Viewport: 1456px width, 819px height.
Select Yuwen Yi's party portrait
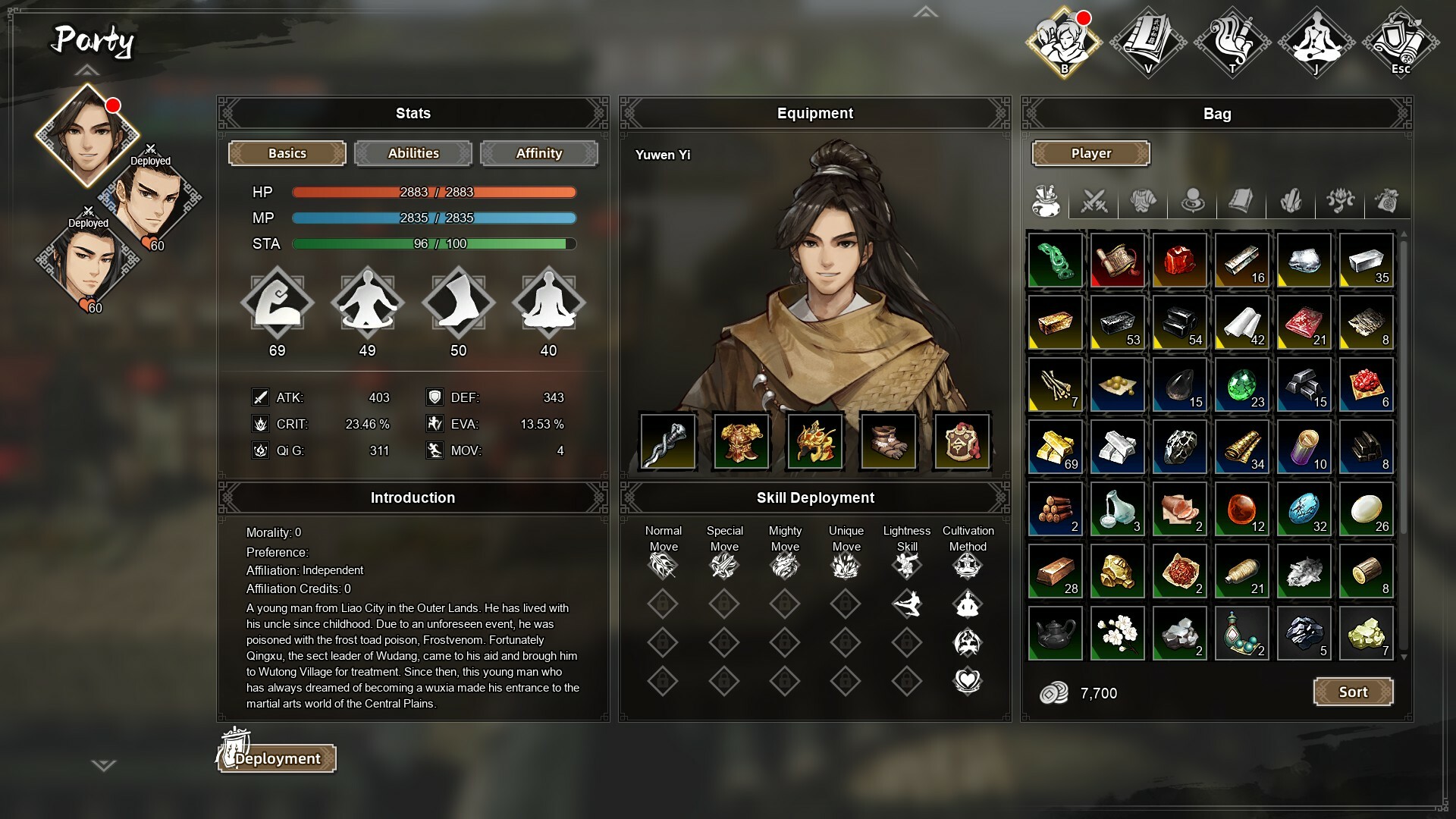[87, 134]
